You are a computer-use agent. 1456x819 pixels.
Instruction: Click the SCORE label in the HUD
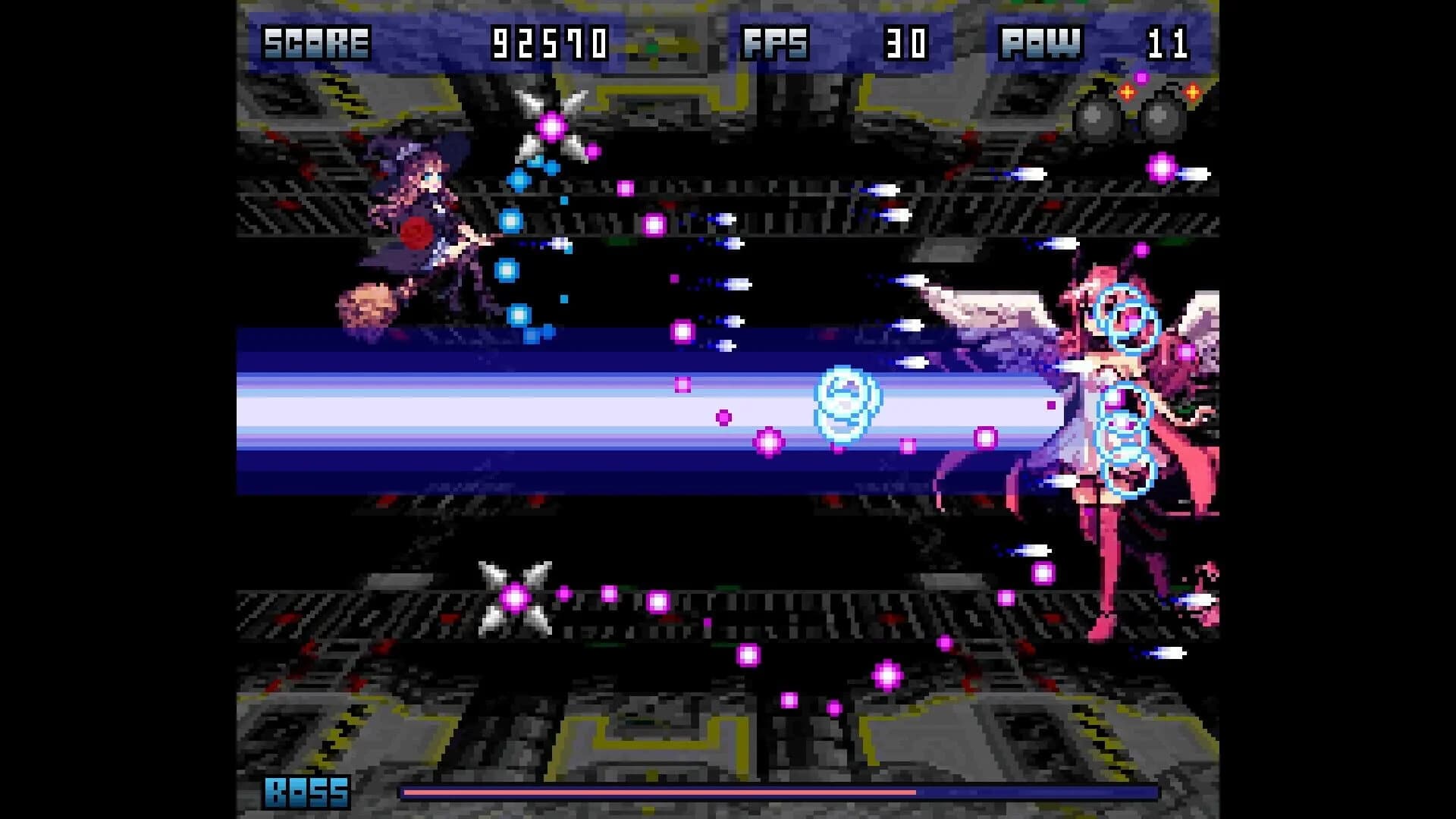[x=315, y=42]
